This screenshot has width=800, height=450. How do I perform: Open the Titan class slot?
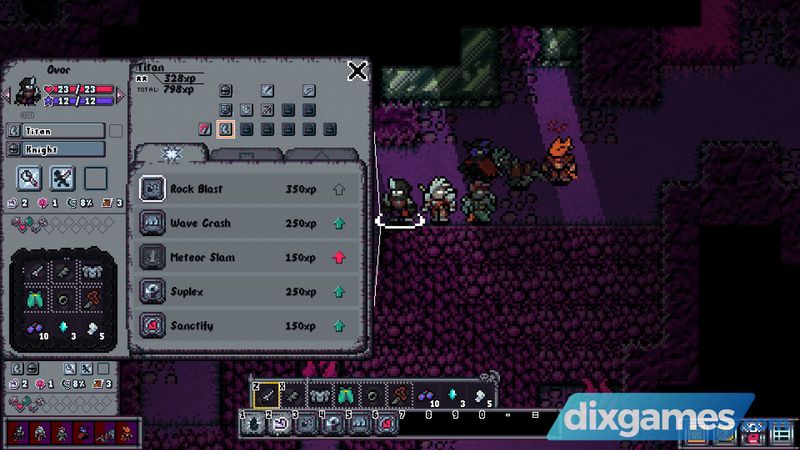[x=55, y=130]
